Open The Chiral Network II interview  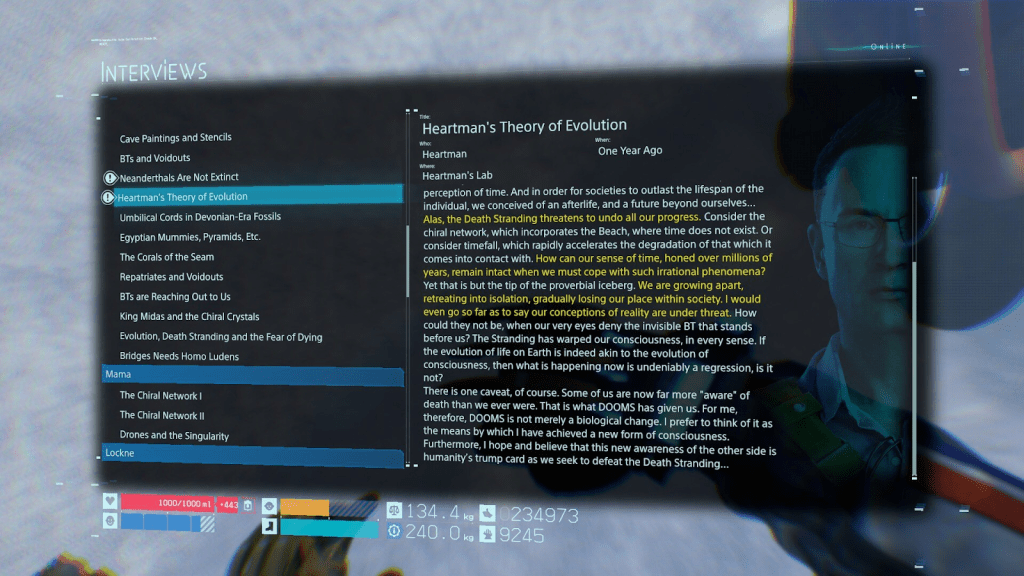pos(162,416)
